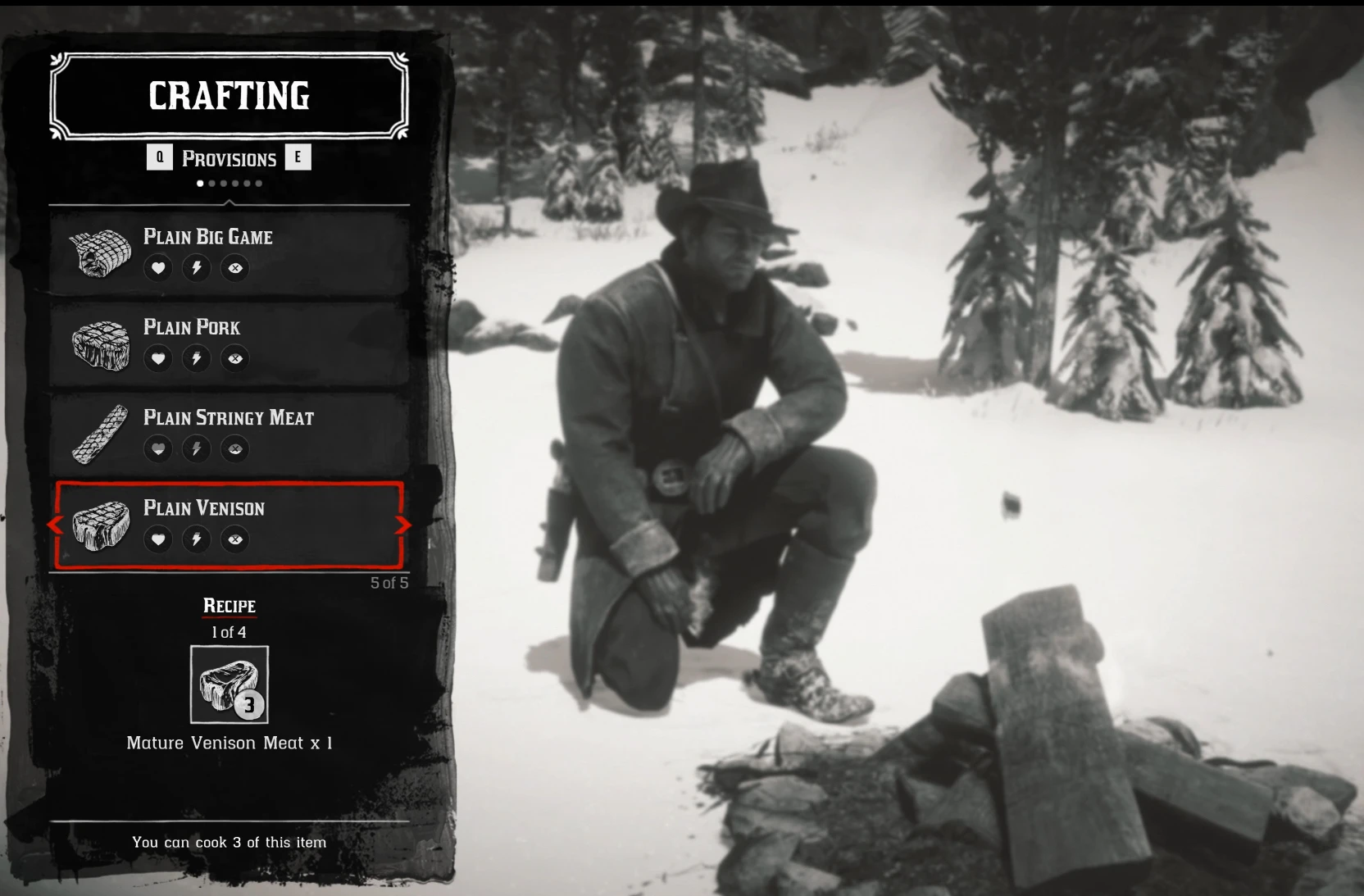
Task: Click the health core icon under Plain Venison
Action: pyautogui.click(x=158, y=539)
